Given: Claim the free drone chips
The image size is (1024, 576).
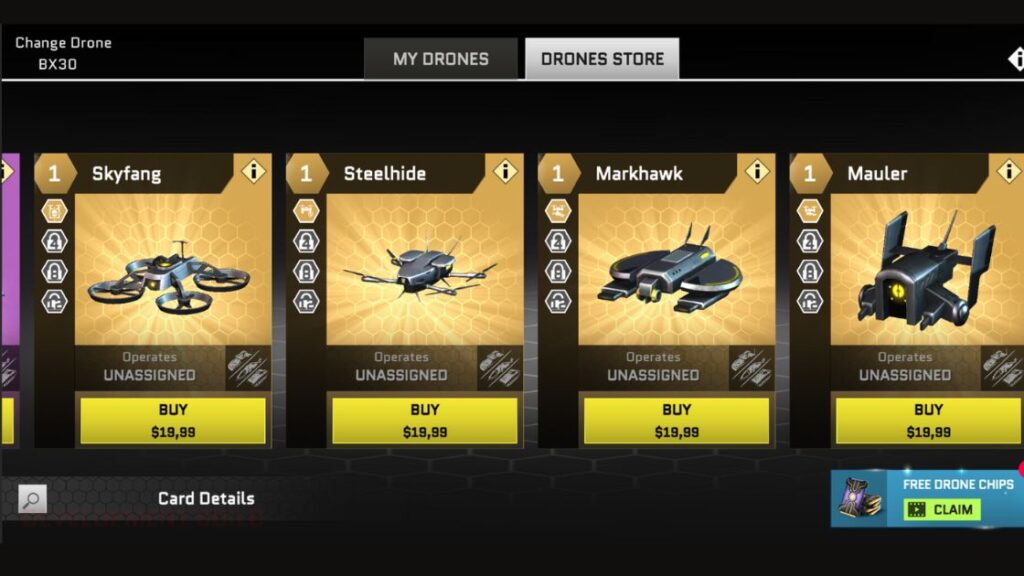Looking at the screenshot, I should (944, 509).
